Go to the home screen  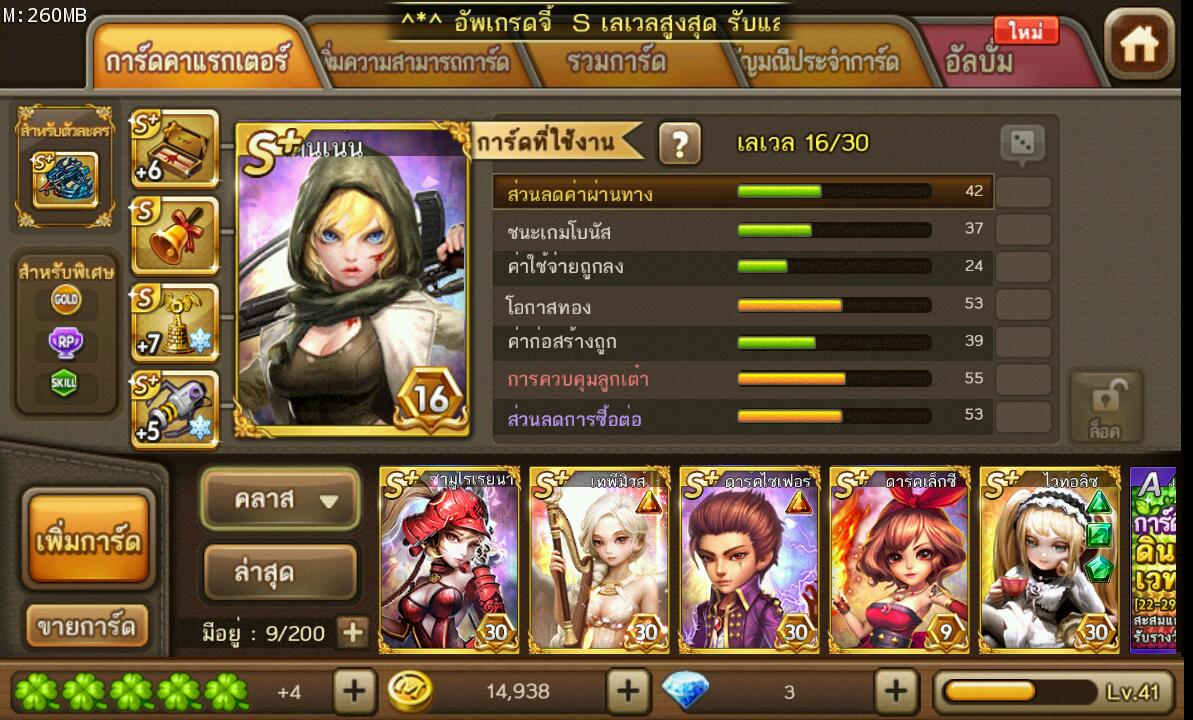pos(1139,45)
